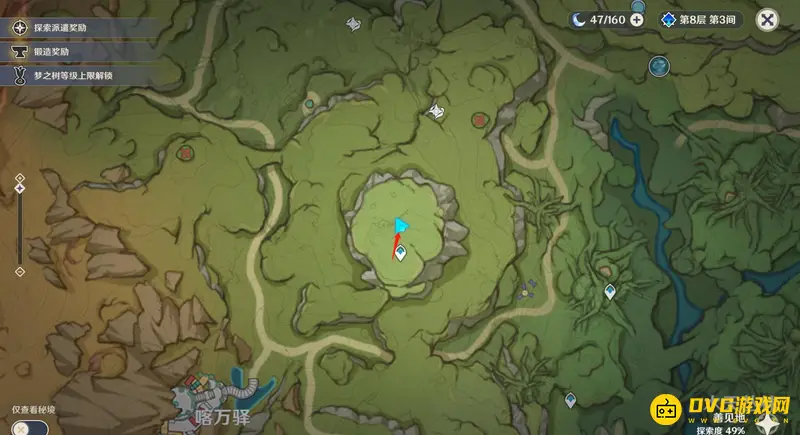This screenshot has width=800, height=435.
Task: Add Original Resin with the plus button
Action: 637,19
